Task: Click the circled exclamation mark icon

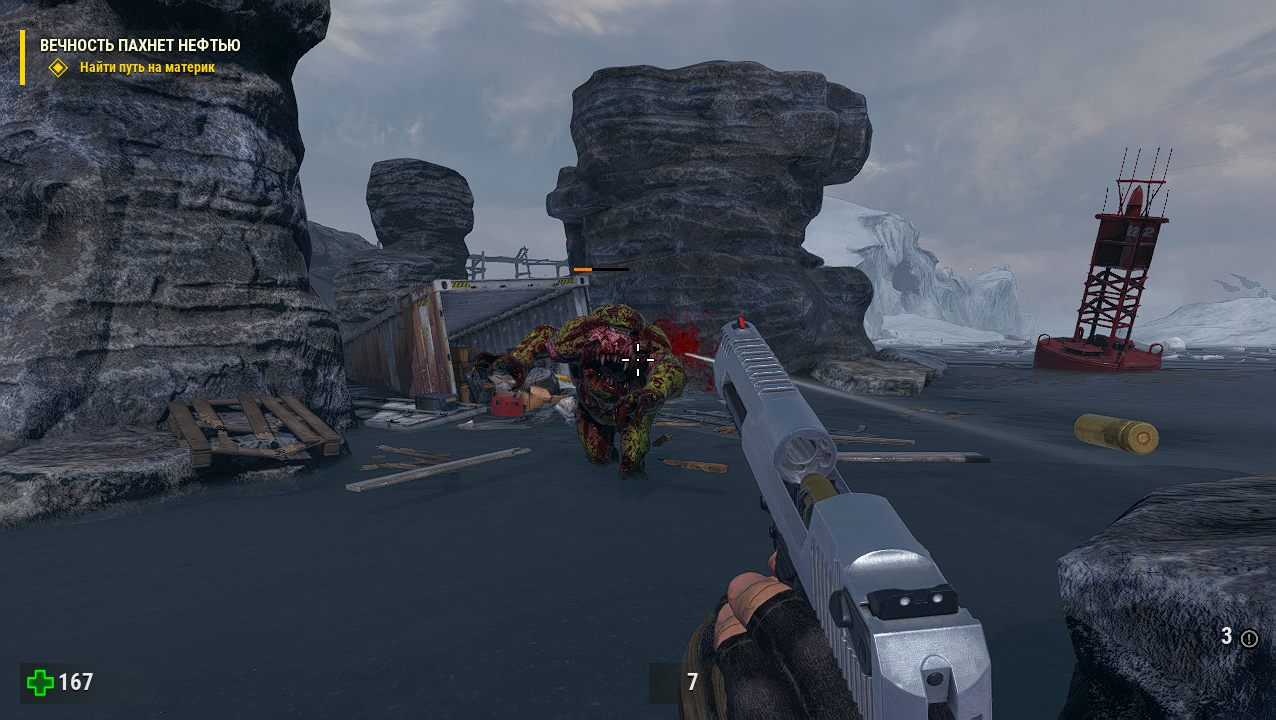Action: (1249, 638)
